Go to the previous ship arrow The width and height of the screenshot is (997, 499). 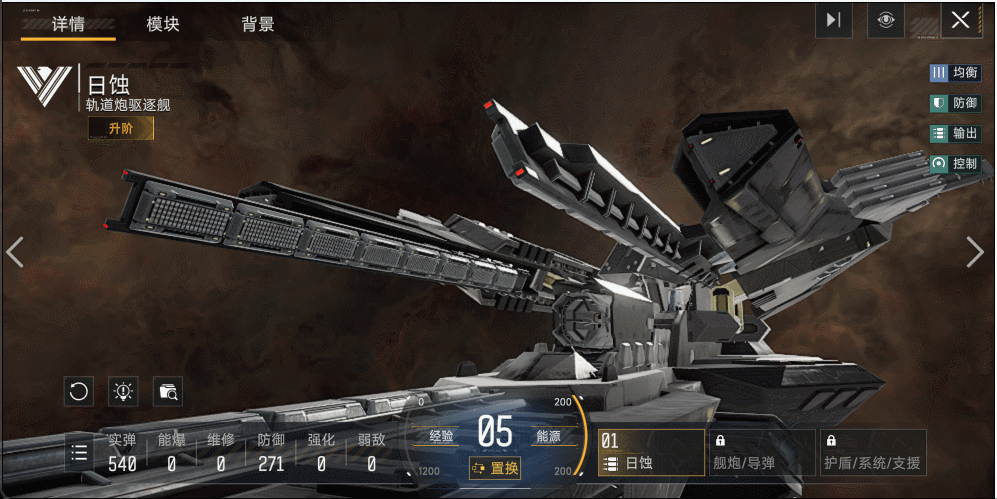[15, 252]
